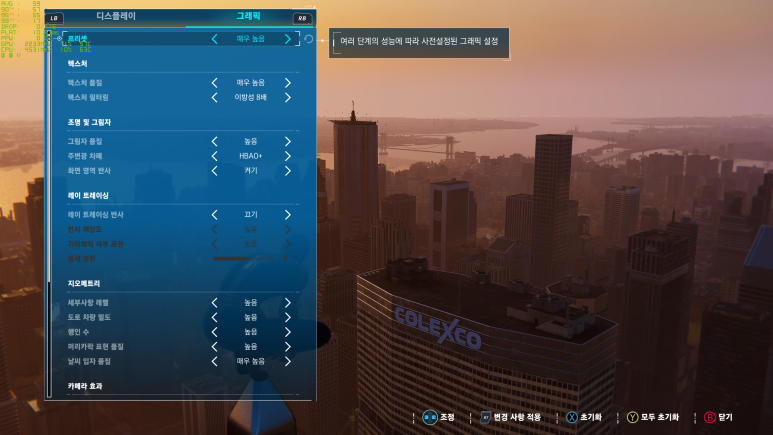The image size is (773, 435).
Task: Click the right arrow for 그림자 품질
Action: 288,141
